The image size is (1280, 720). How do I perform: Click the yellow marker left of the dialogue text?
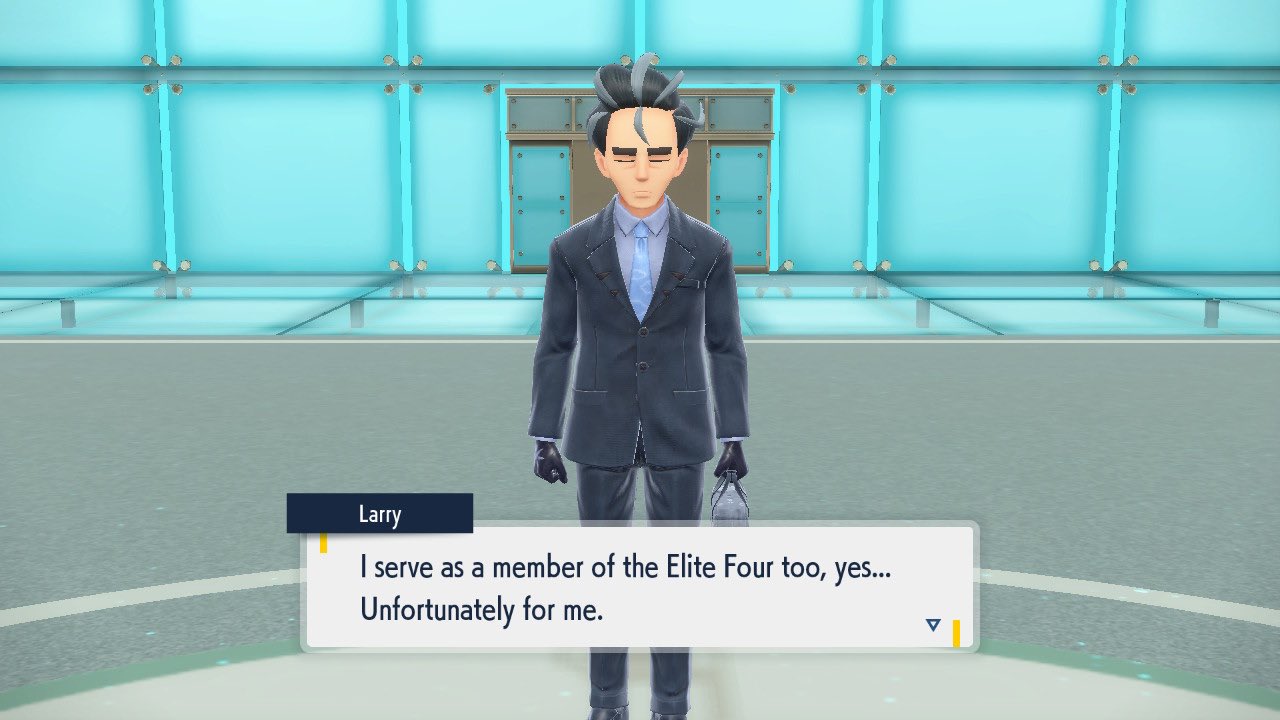[x=325, y=543]
